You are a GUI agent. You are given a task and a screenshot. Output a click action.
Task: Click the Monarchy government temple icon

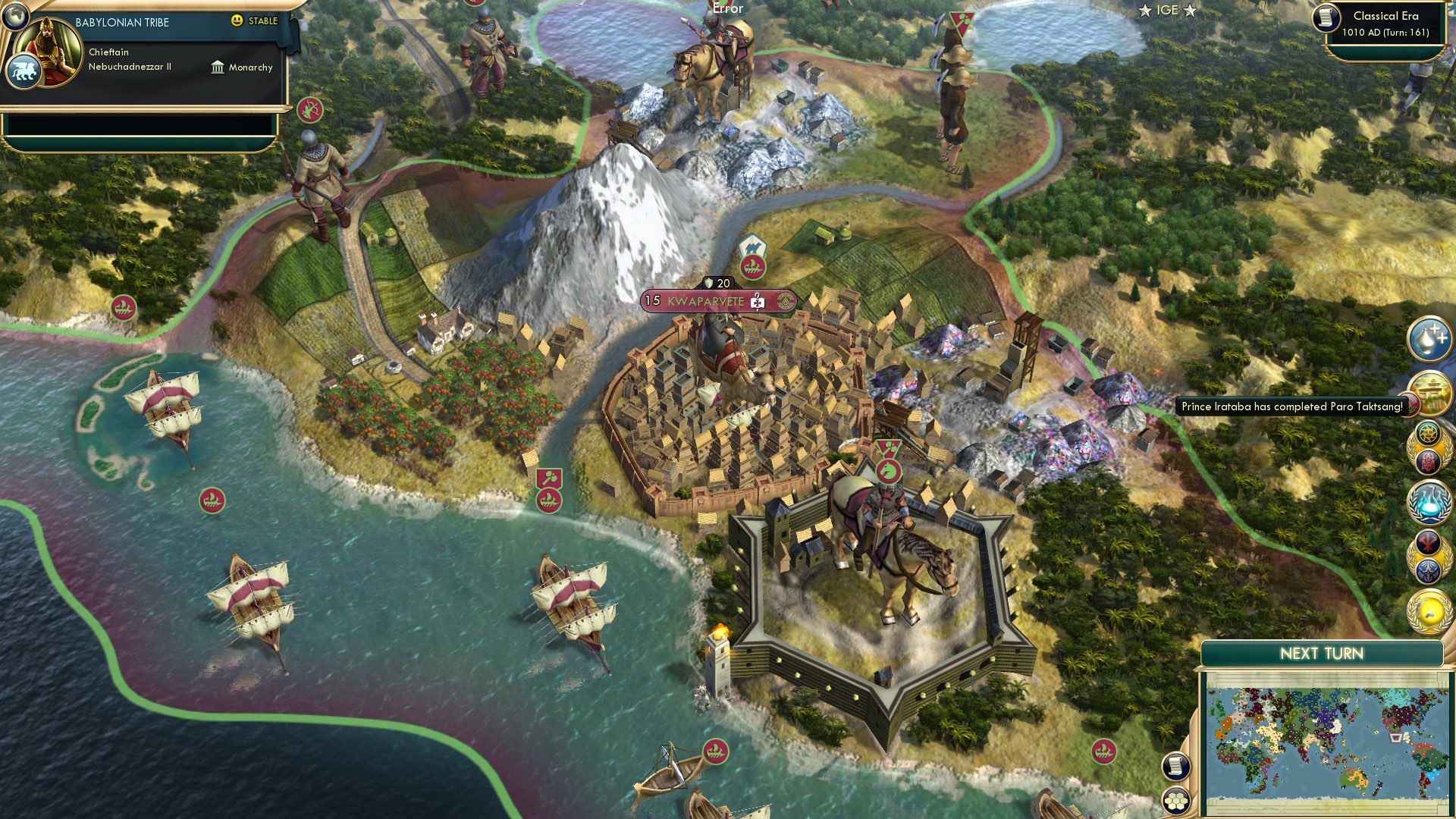point(218,67)
